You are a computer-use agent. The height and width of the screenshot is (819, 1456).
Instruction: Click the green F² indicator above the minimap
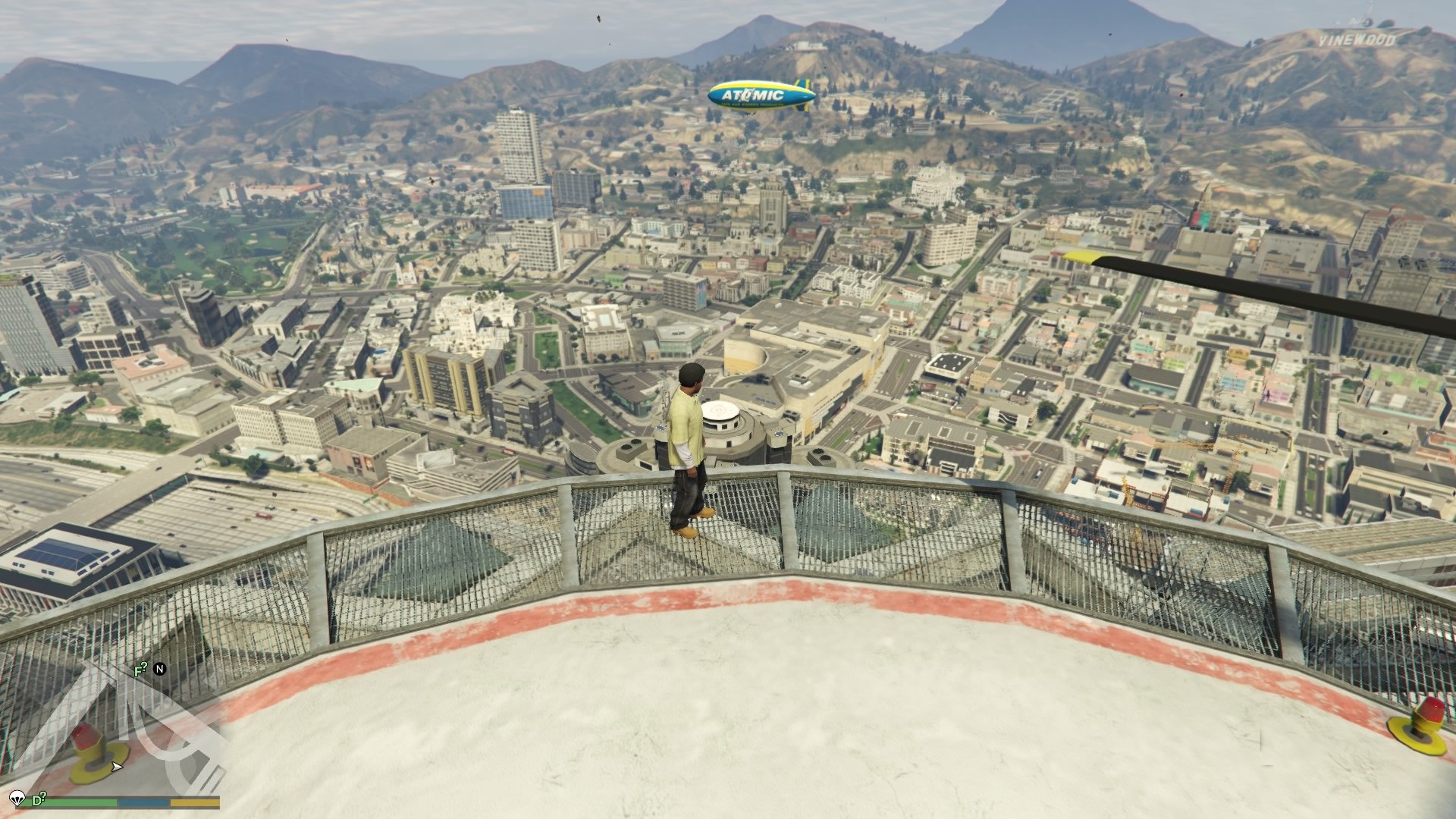pyautogui.click(x=139, y=669)
